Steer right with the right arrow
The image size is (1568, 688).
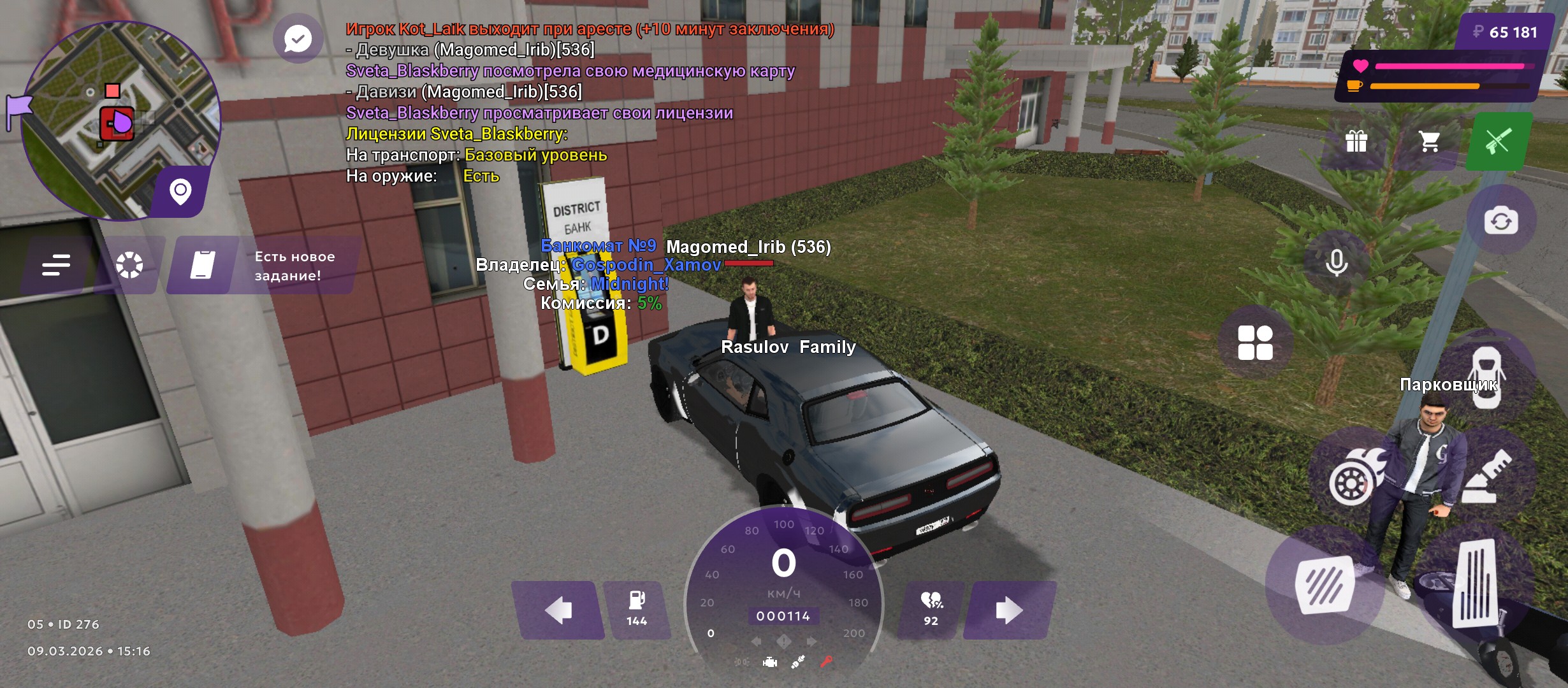coord(1008,610)
